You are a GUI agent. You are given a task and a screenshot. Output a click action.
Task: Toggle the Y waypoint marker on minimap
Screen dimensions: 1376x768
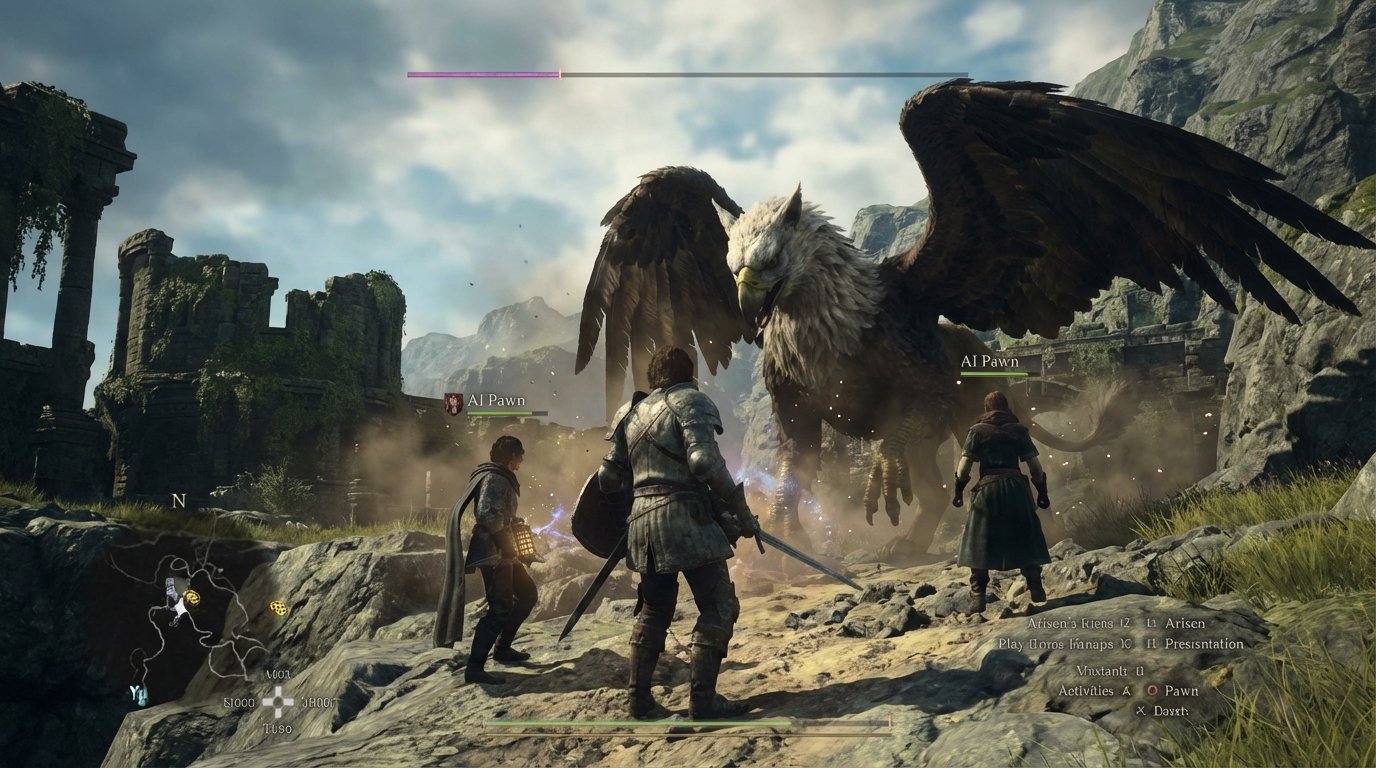(x=137, y=692)
